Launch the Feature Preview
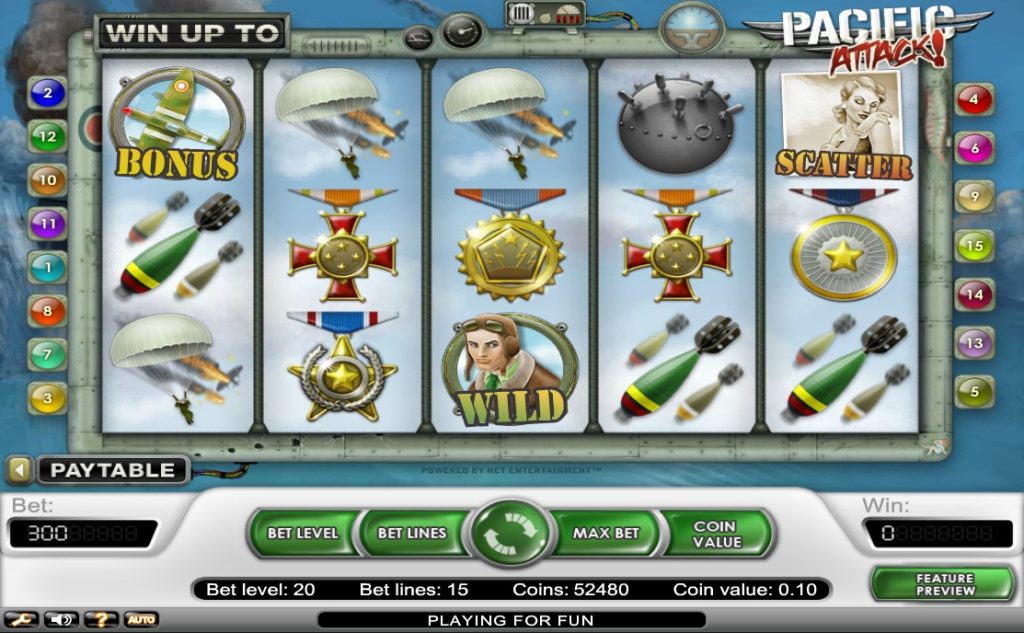This screenshot has height=633, width=1024. [944, 584]
